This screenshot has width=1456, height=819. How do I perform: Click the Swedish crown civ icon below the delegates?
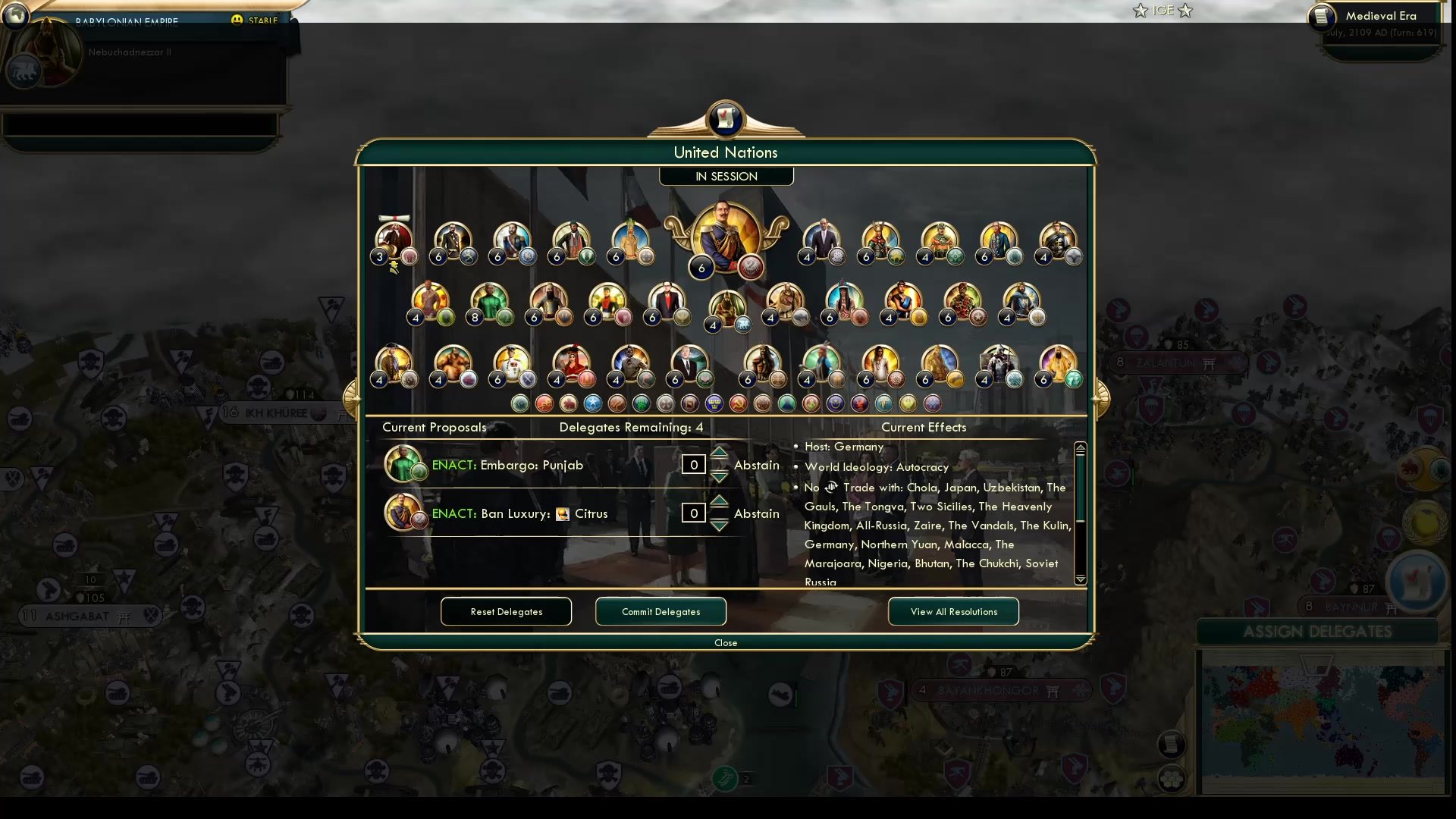point(714,403)
